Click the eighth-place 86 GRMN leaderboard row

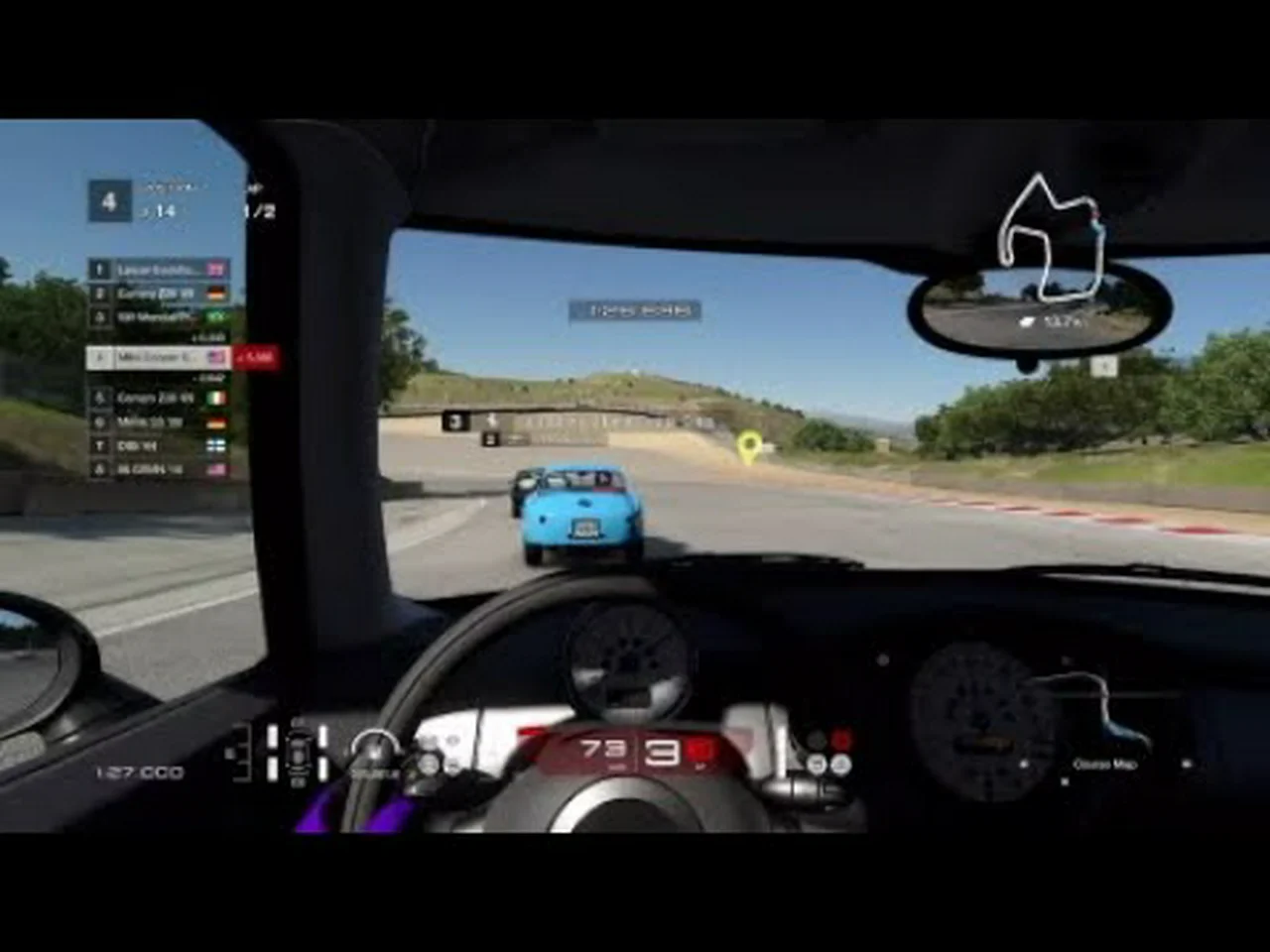159,470
